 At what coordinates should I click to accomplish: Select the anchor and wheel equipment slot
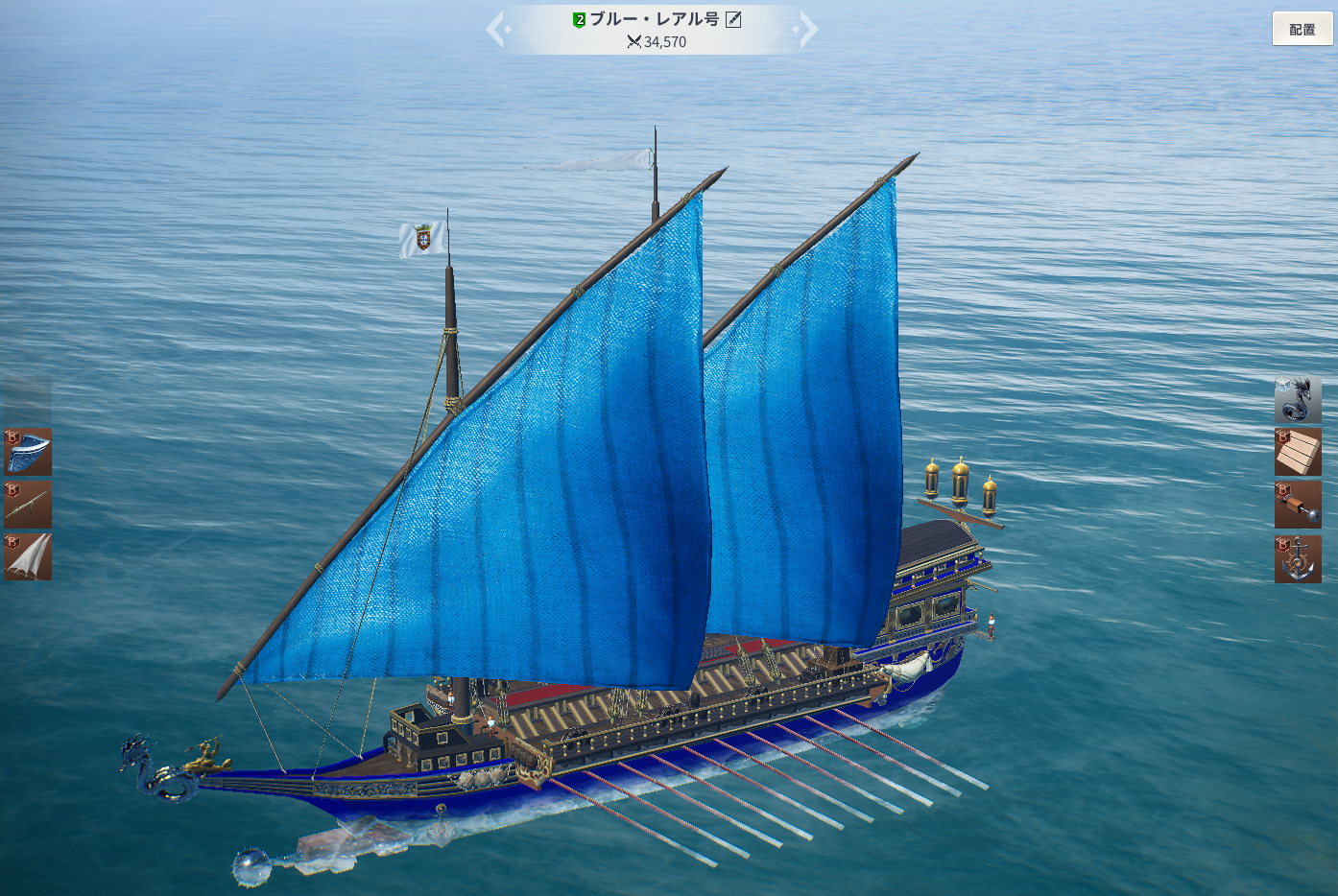tap(1298, 559)
